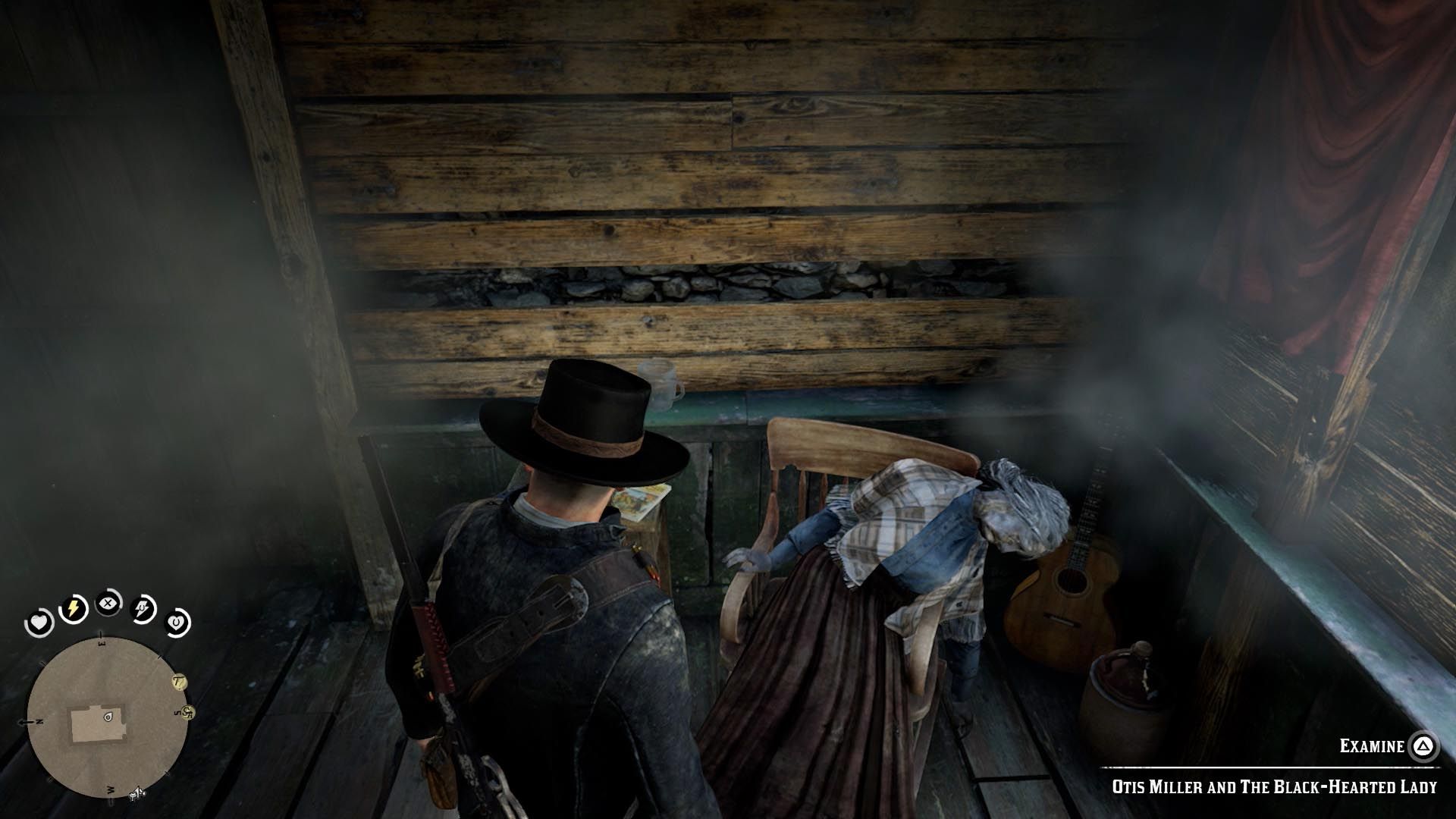Viewport: 1456px width, 819px height.
Task: Click the S compass direction label
Action: (x=176, y=712)
